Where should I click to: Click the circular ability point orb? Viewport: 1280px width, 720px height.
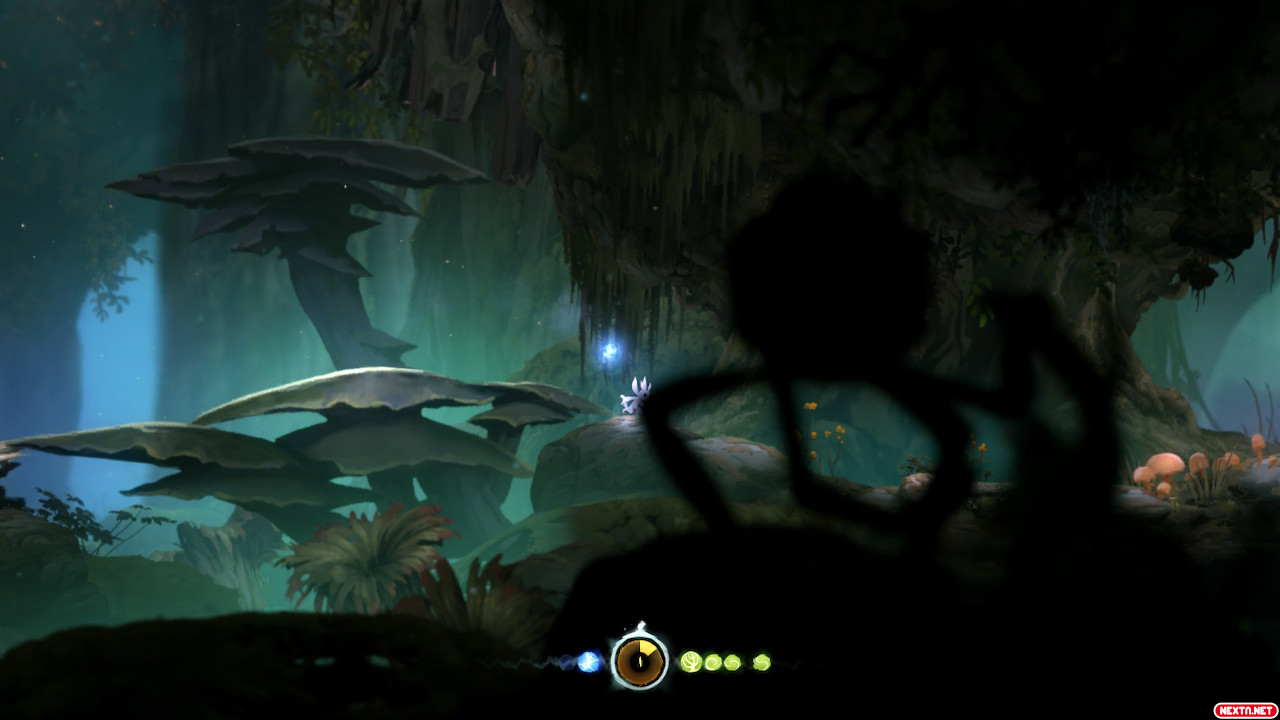[639, 660]
